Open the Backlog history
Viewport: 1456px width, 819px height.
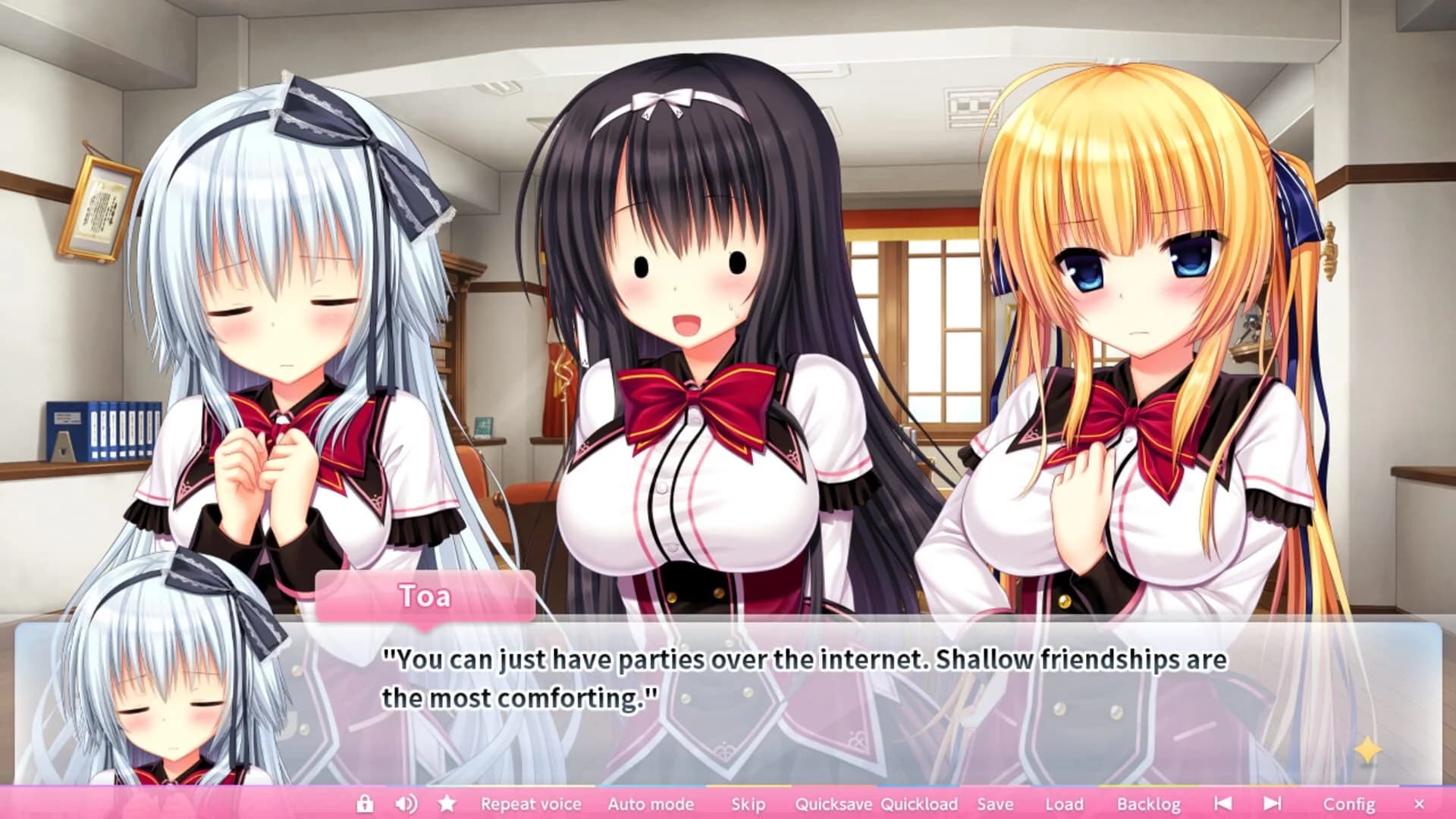(1149, 804)
